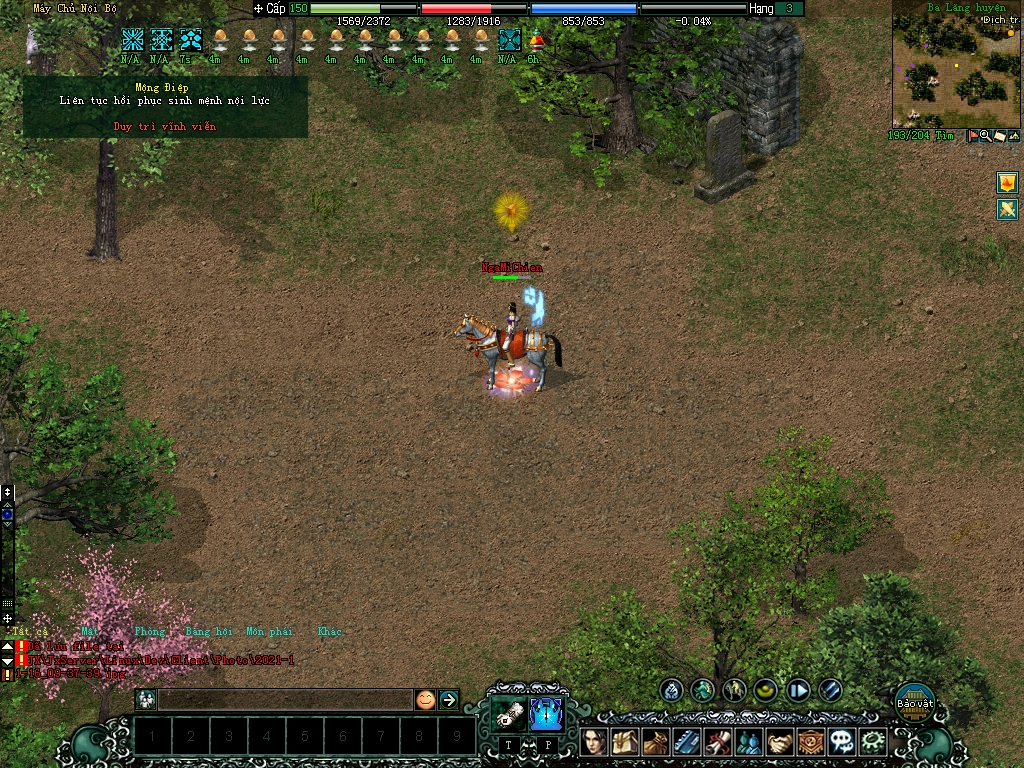Viewport: 1024px width, 768px height.
Task: Open the crossed swords icon
Action: tap(1007, 209)
